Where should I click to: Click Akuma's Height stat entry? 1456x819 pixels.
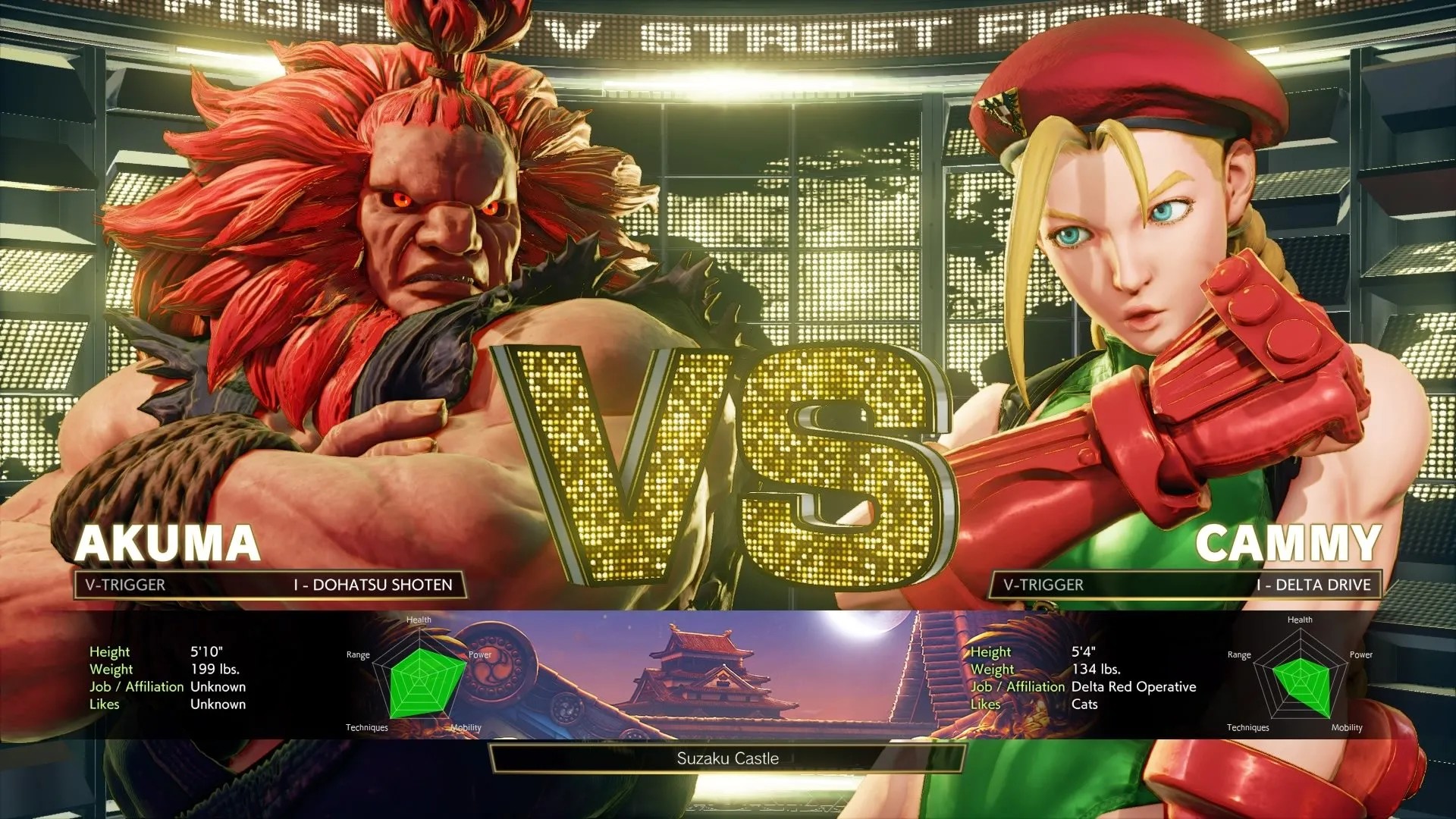click(x=152, y=651)
